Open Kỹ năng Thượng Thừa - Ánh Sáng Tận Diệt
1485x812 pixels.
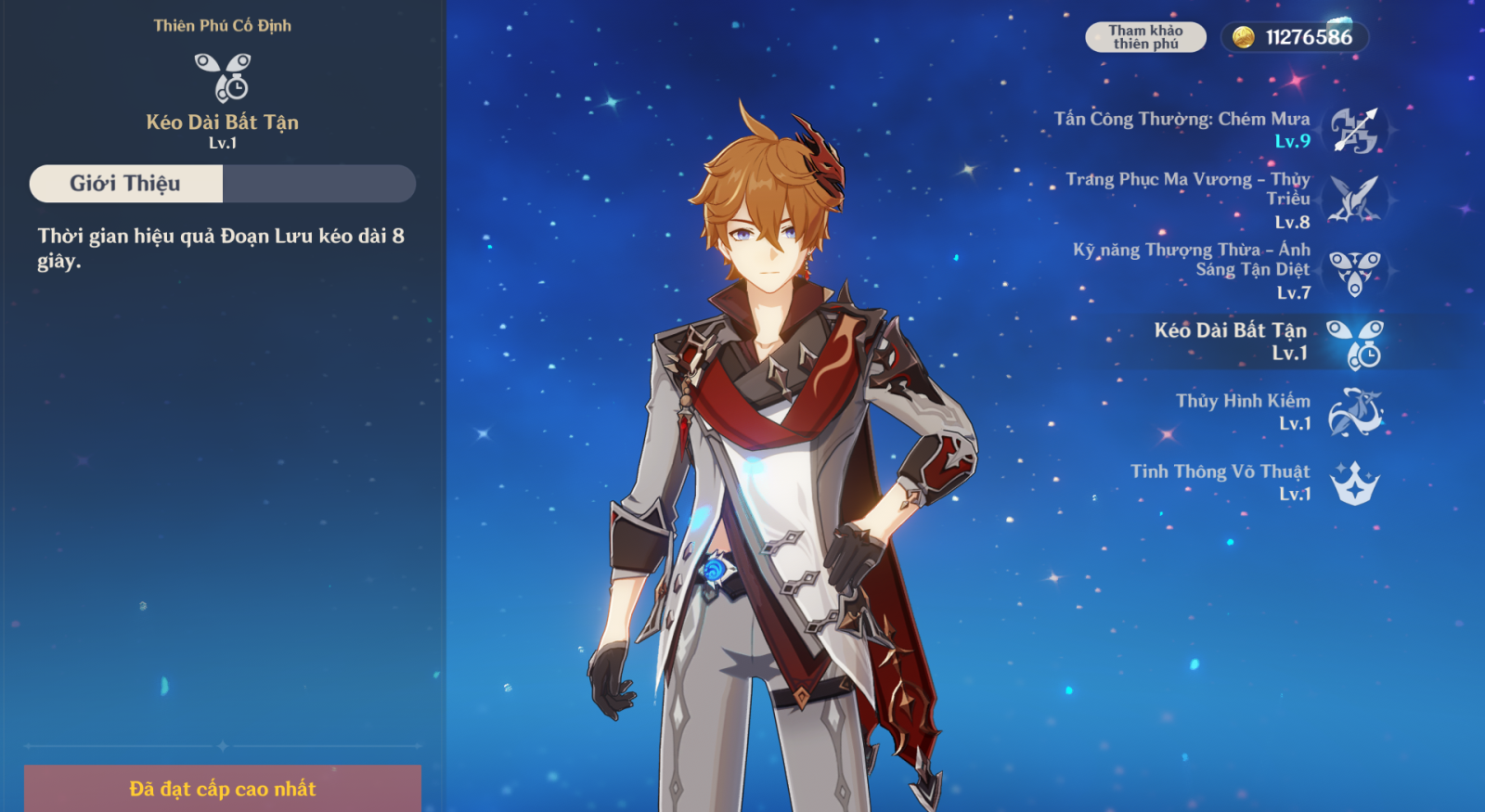coord(1354,271)
